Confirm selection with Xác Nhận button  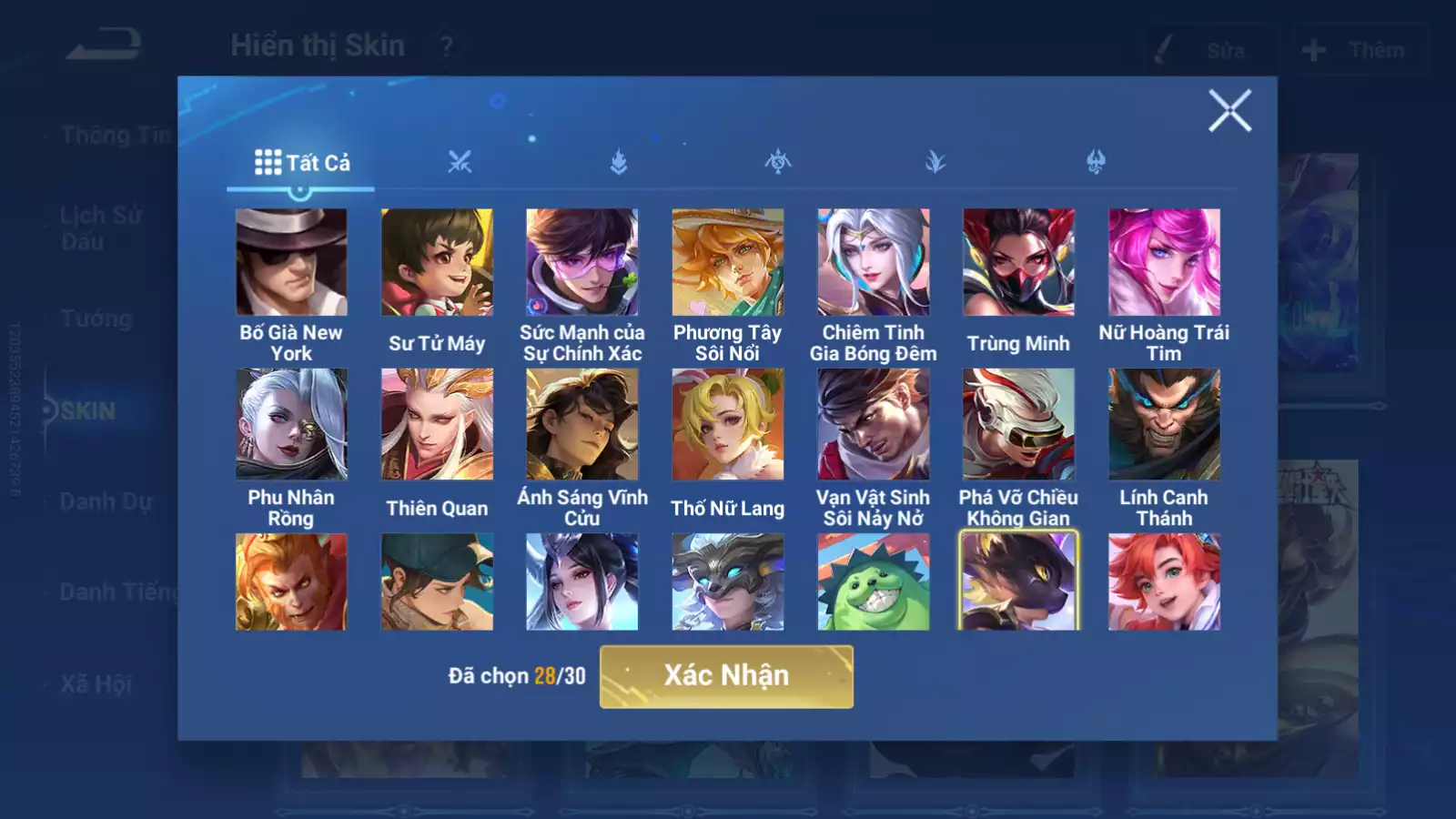[x=726, y=676]
